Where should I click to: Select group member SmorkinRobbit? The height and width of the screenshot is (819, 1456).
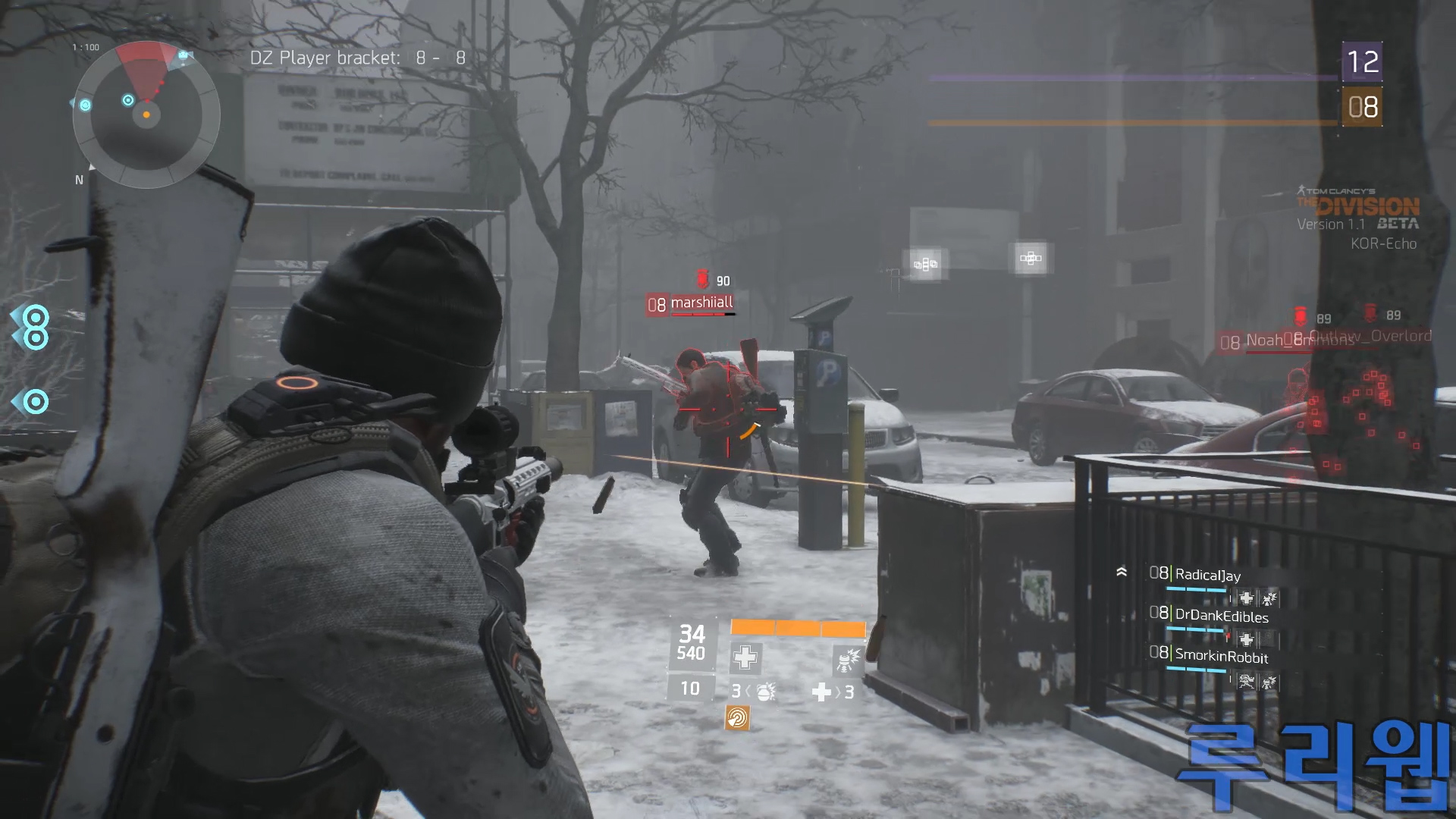[1221, 657]
